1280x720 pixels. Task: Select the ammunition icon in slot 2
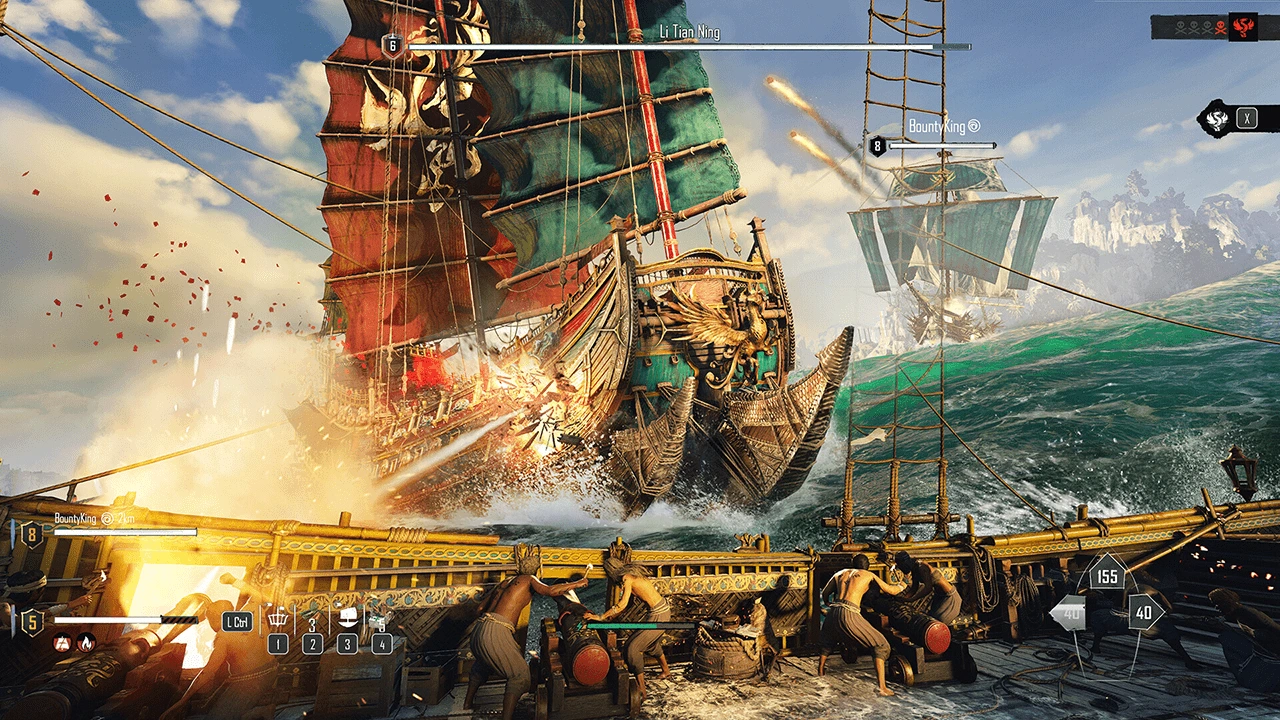(x=311, y=618)
